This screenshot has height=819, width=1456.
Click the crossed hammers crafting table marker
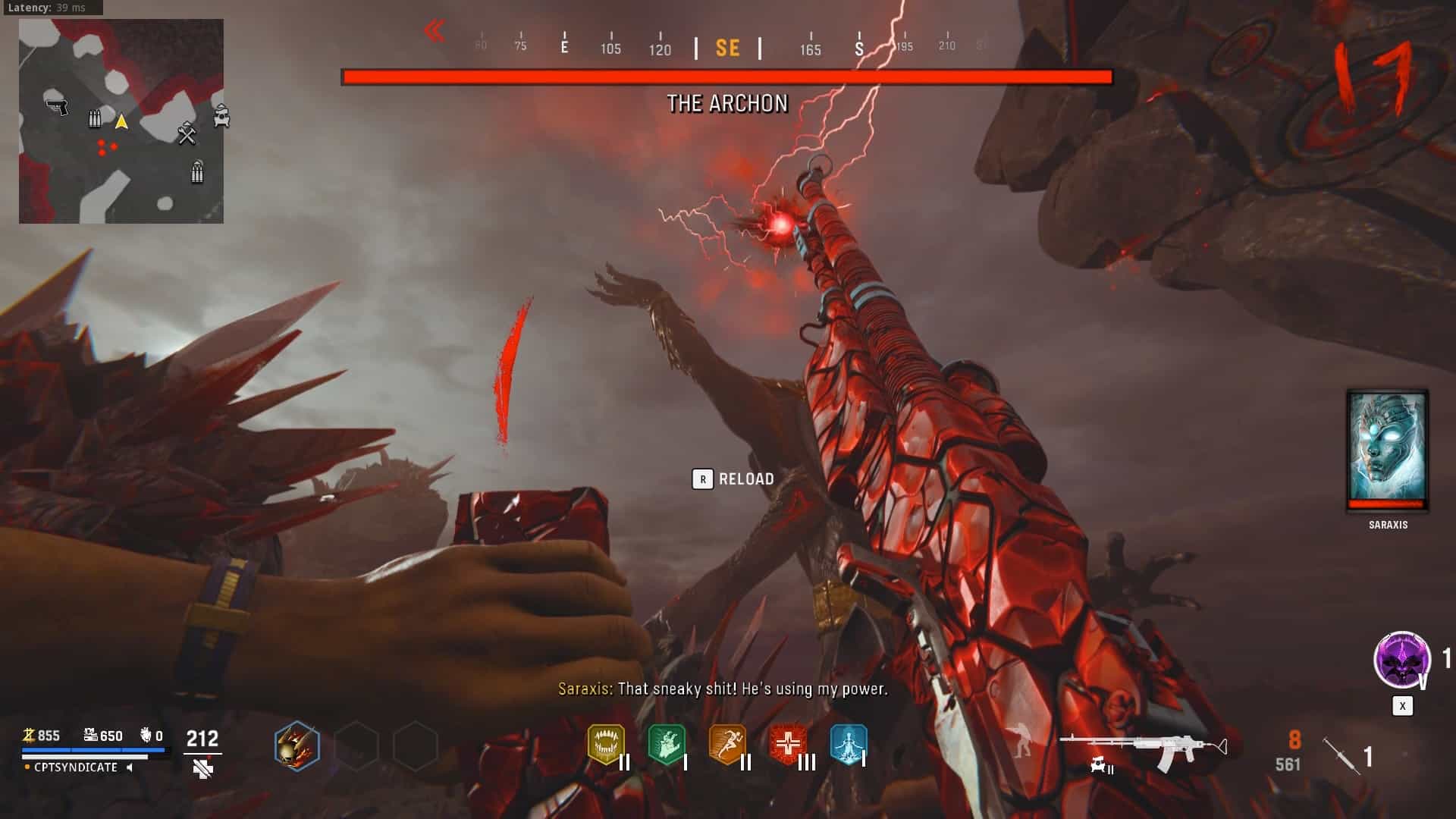187,134
